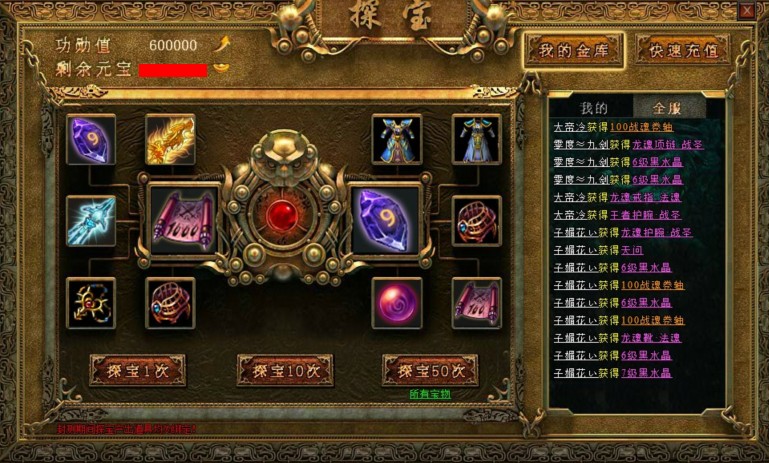This screenshot has width=769, height=463.
Task: Choose the swirling purple orb slot
Action: click(x=397, y=303)
